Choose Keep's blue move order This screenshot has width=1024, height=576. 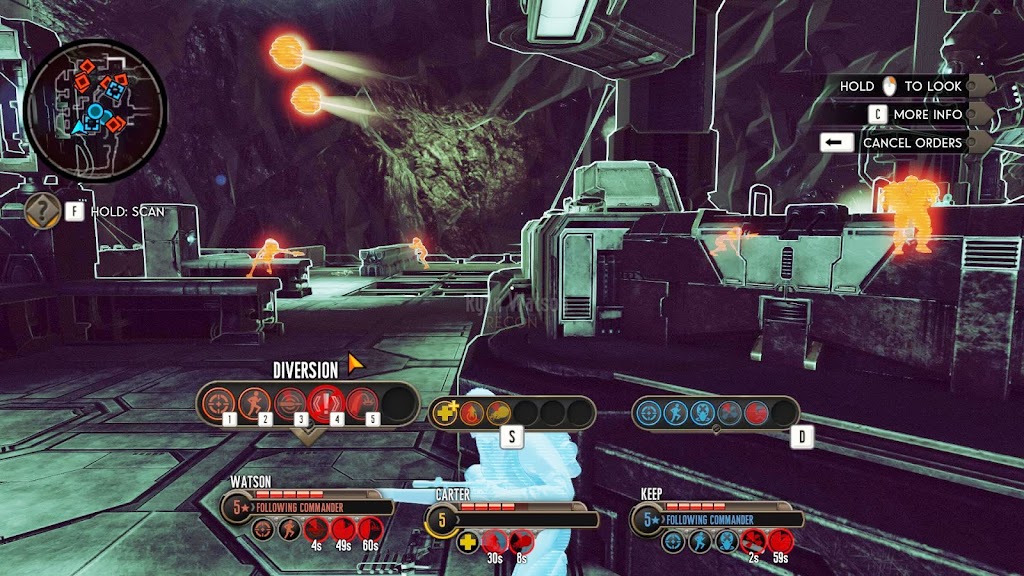676,412
